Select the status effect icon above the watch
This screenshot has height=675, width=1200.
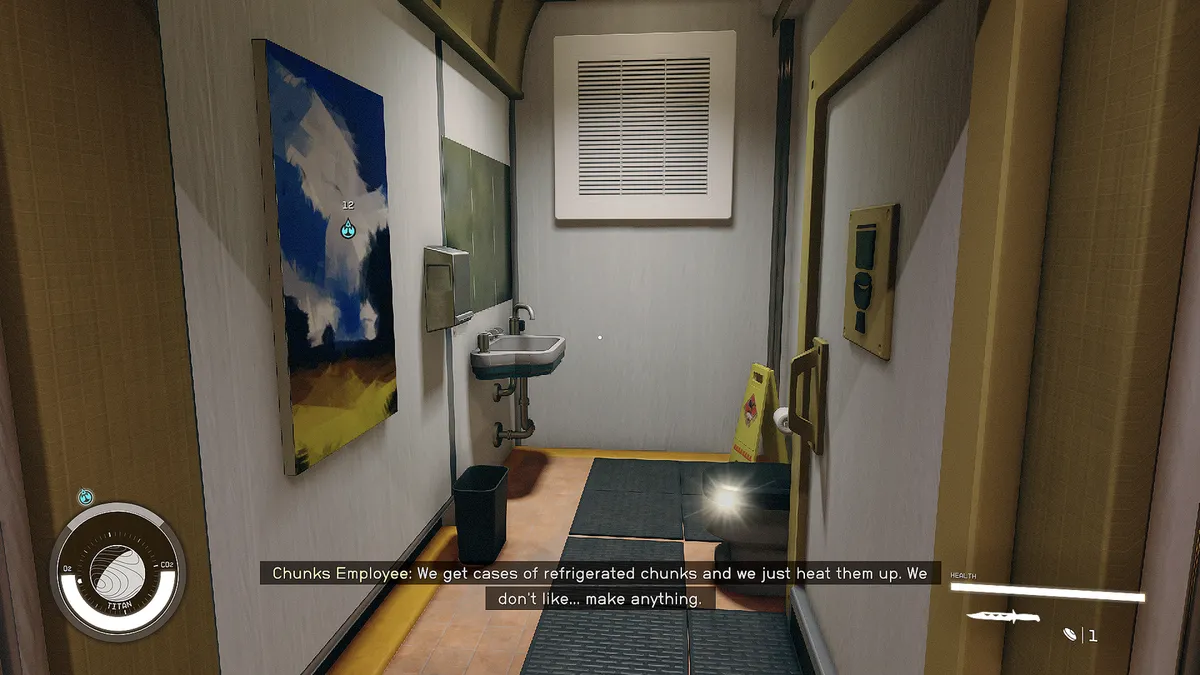(x=85, y=496)
